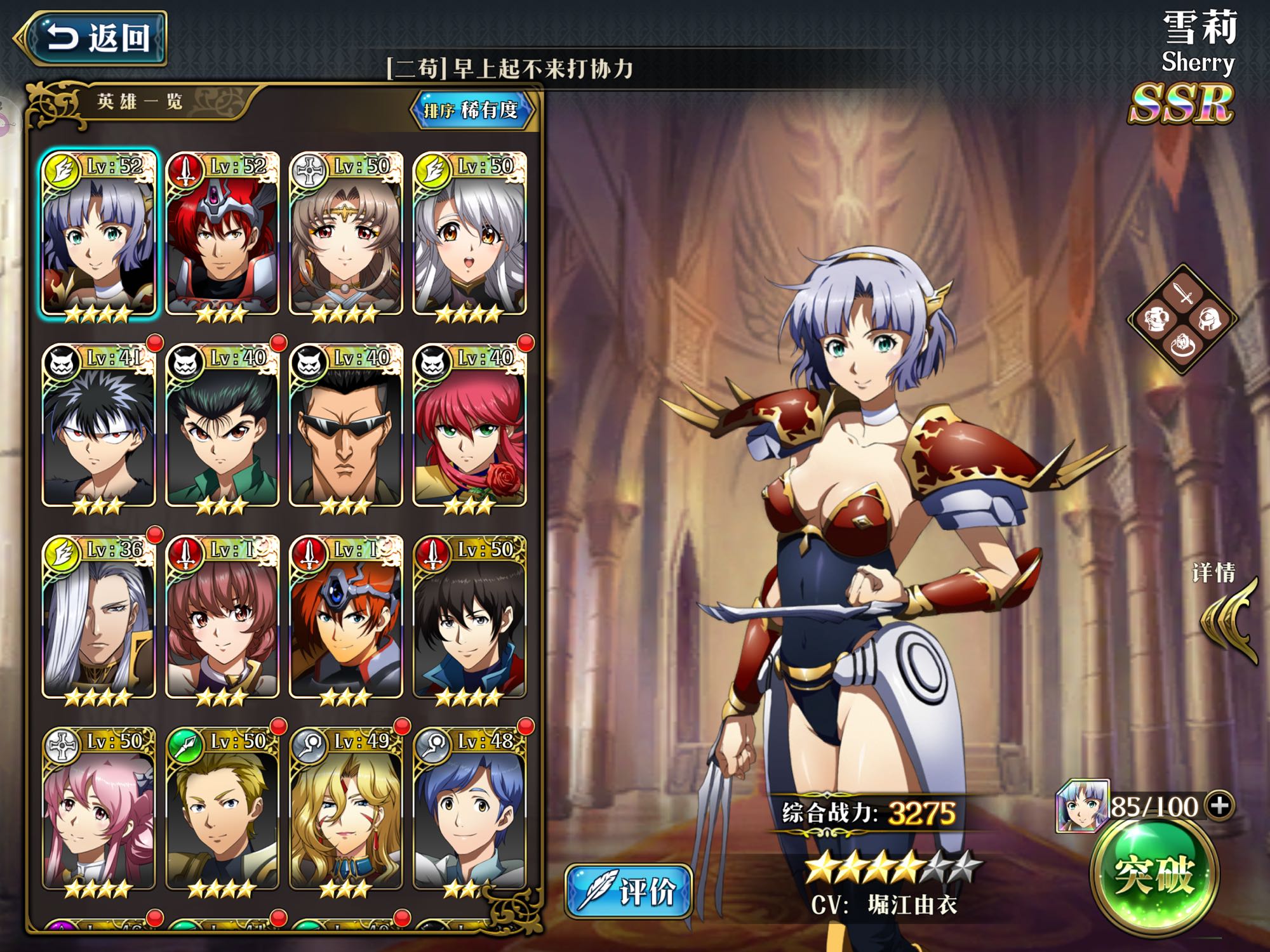Go back with the 返回 button
The height and width of the screenshot is (952, 1270).
(x=95, y=38)
